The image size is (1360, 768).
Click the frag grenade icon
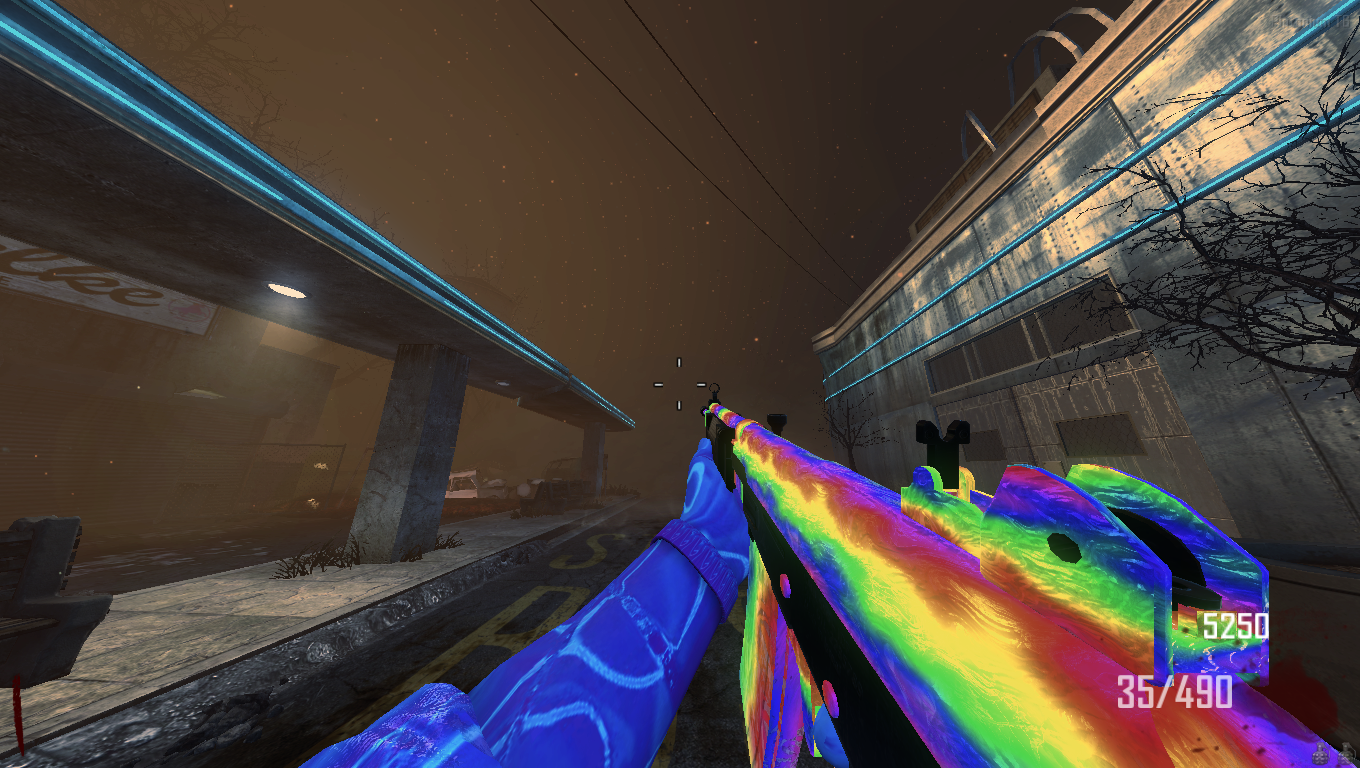tap(1320, 755)
